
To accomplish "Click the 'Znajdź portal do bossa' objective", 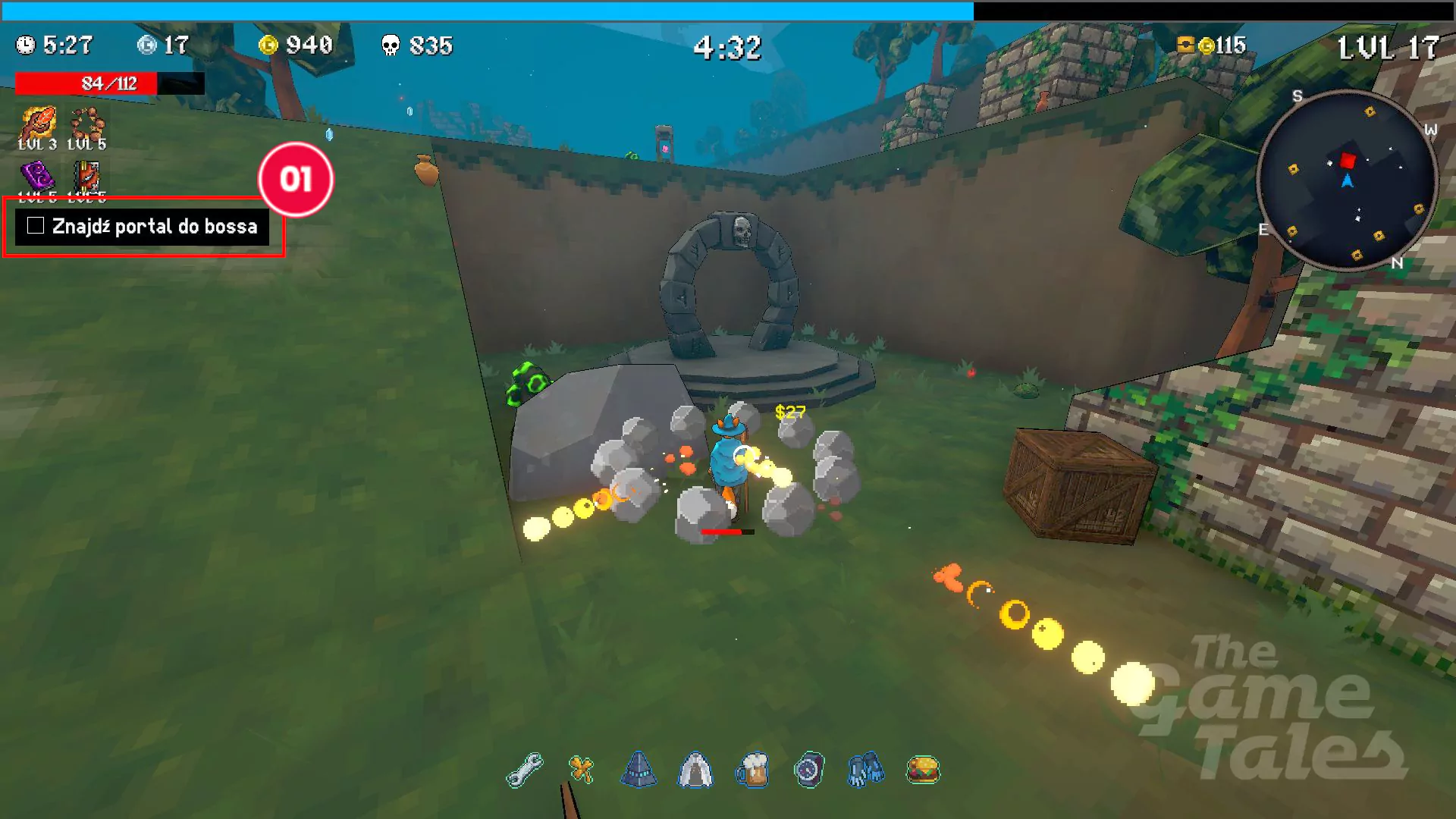I will point(155,226).
